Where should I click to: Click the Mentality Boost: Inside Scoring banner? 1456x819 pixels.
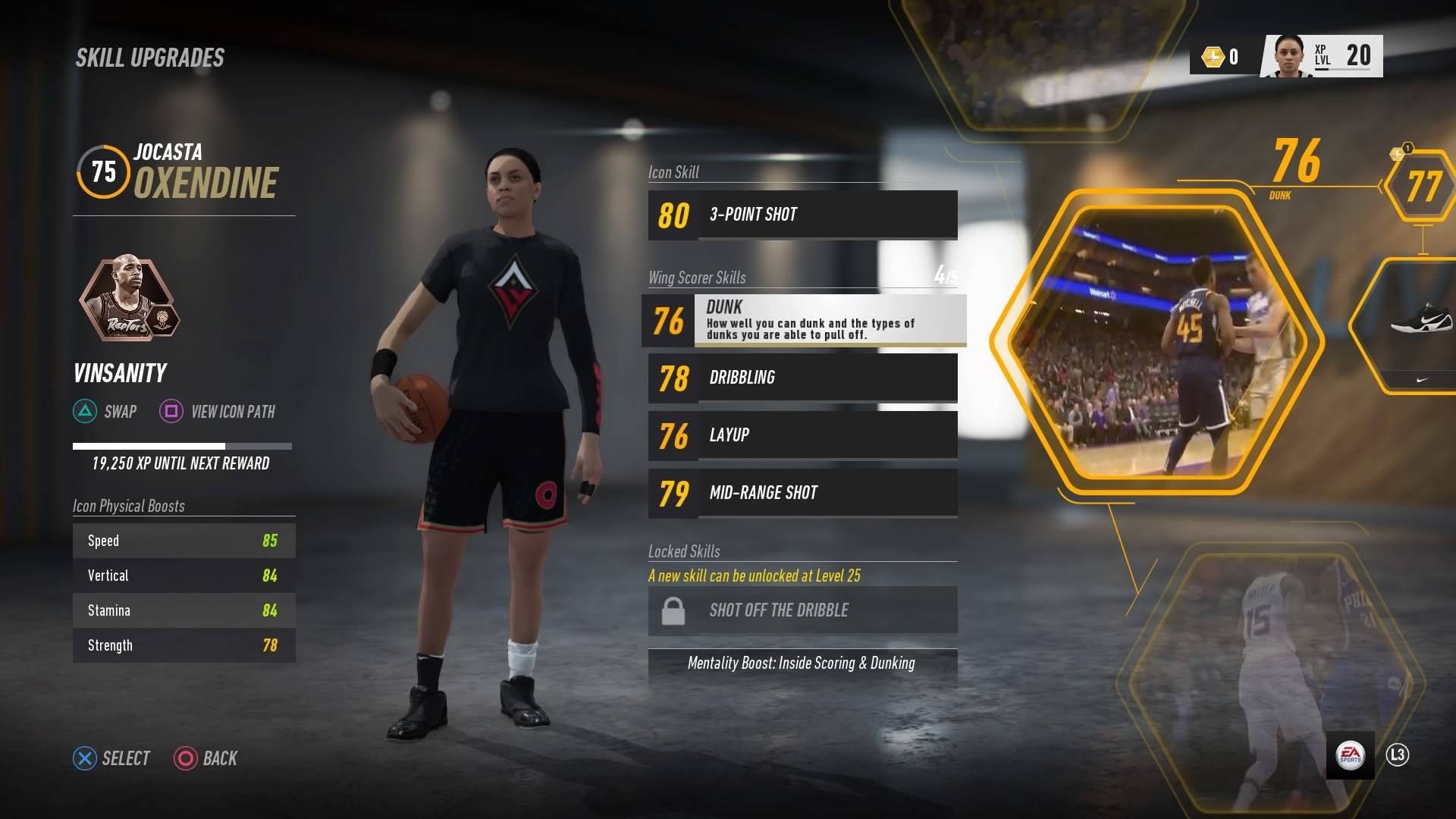[802, 664]
